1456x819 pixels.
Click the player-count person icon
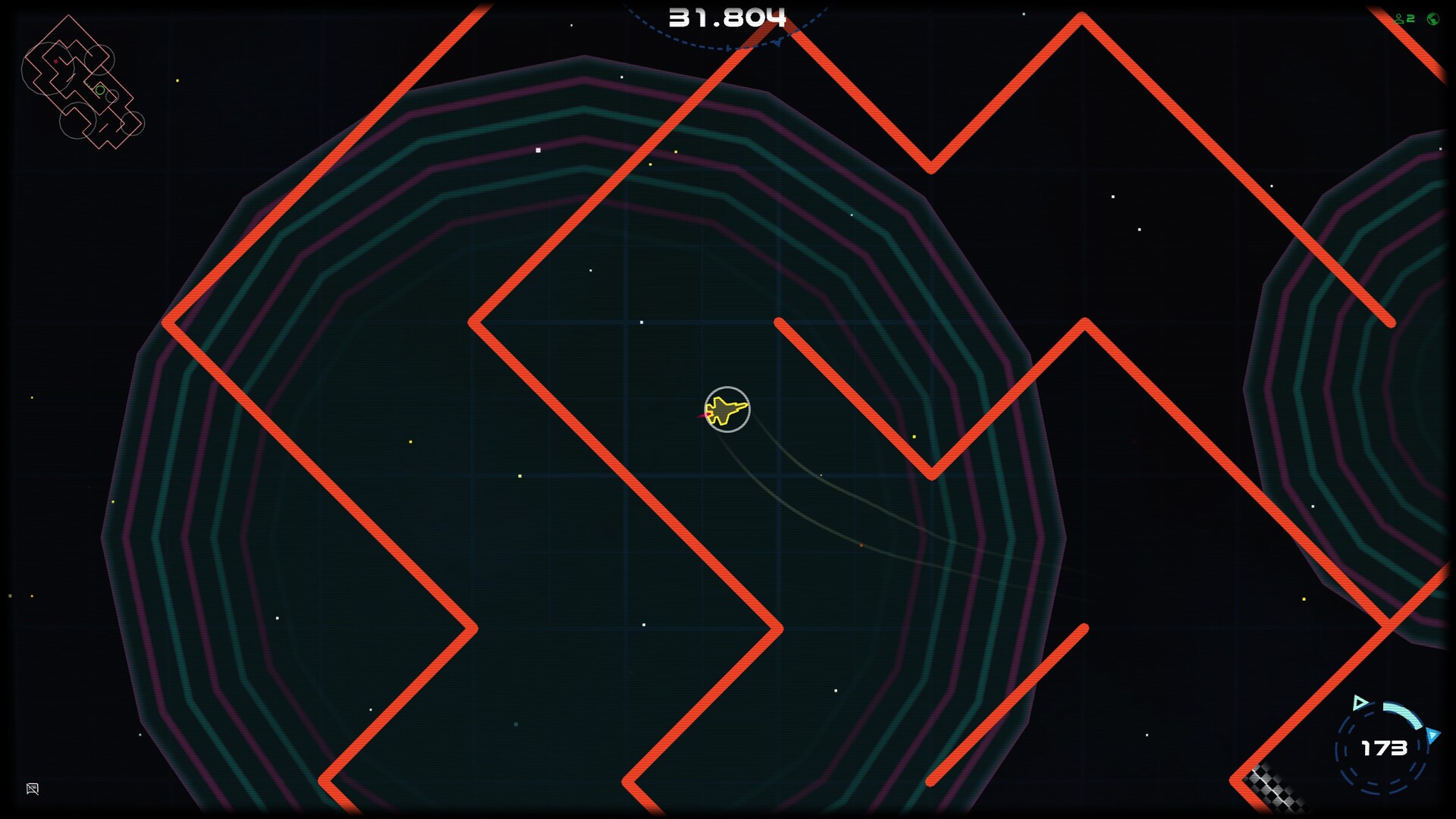coord(1399,18)
